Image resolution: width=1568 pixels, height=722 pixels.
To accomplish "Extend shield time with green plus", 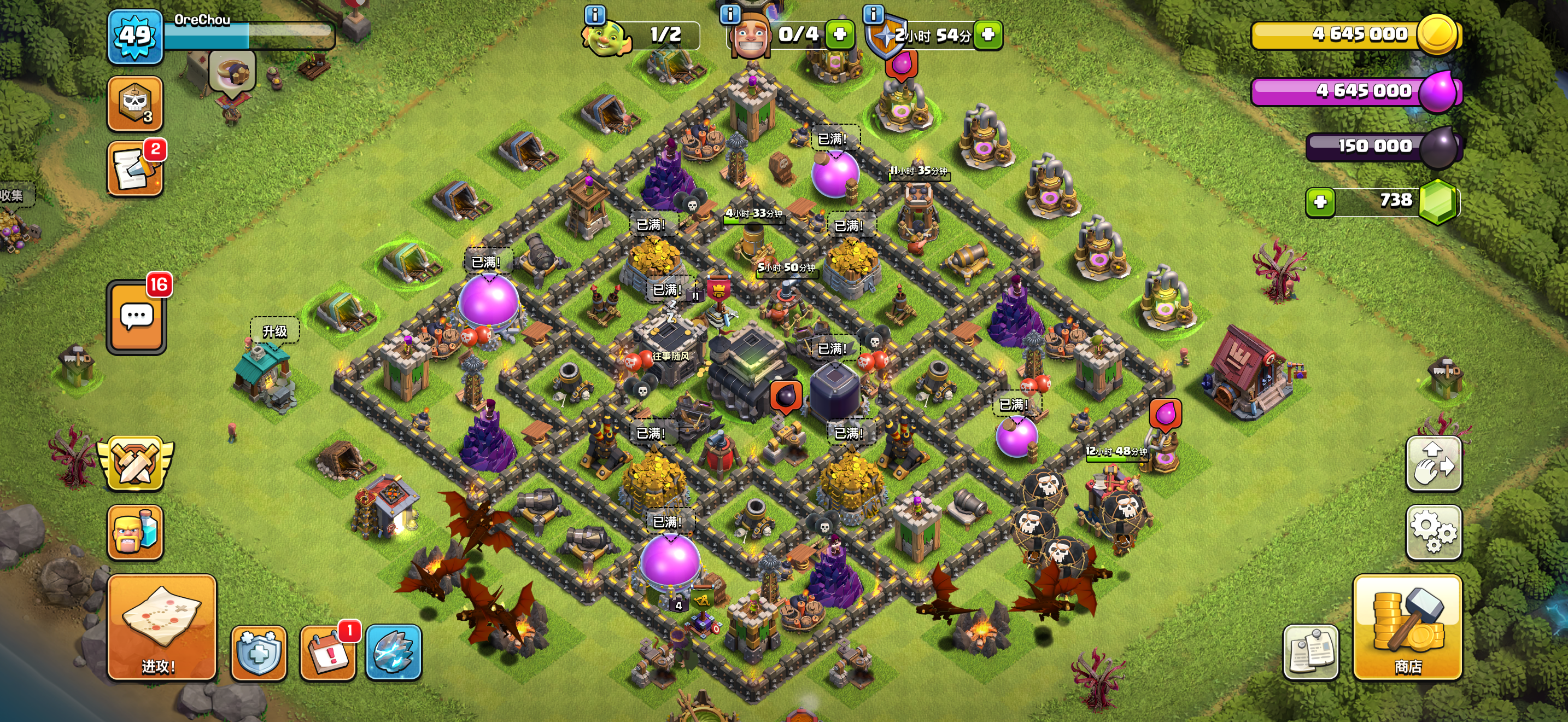I will click(x=988, y=34).
